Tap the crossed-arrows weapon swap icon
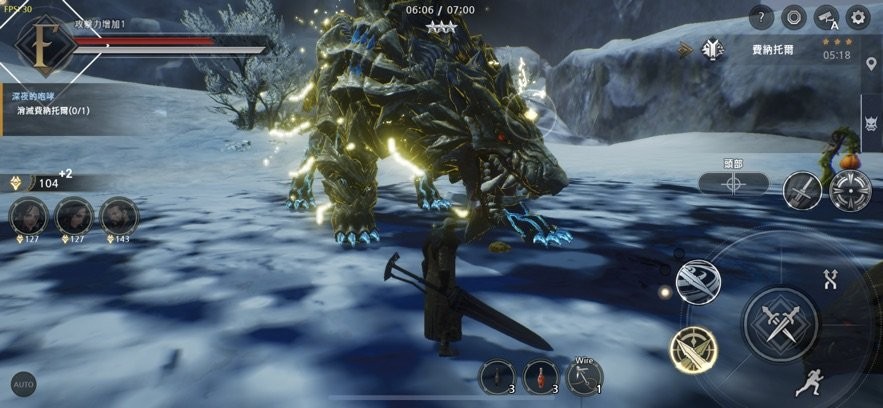The height and width of the screenshot is (408, 883). point(830,279)
